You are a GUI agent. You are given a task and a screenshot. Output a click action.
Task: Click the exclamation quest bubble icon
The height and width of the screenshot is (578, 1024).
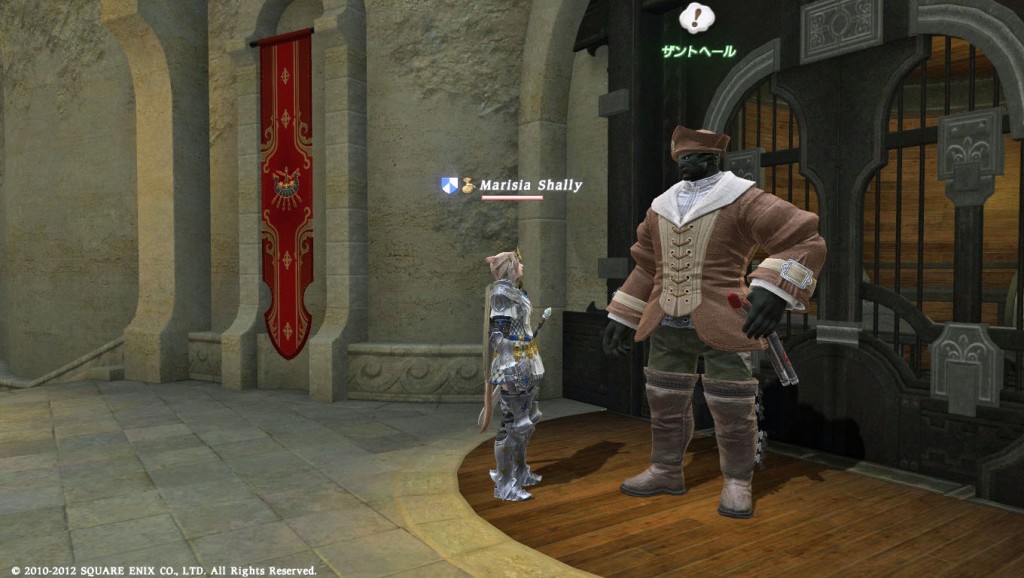pyautogui.click(x=697, y=18)
